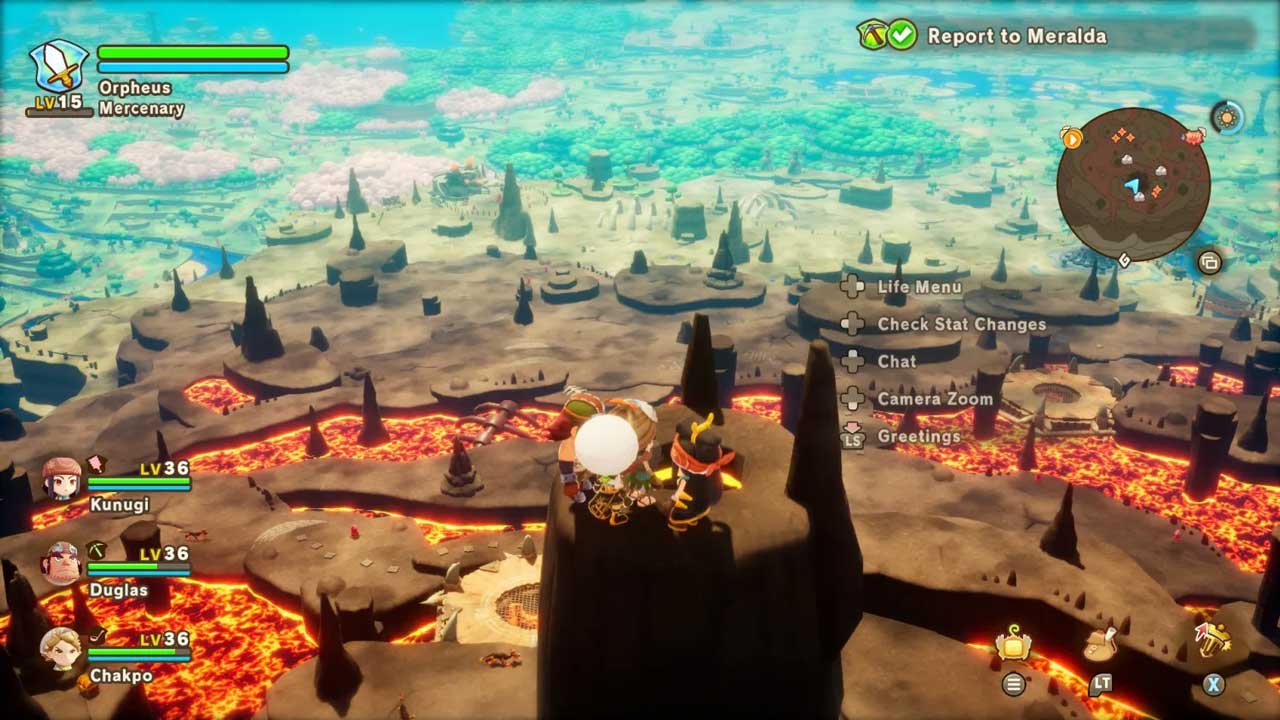
Task: Select party member Chakpo's portrait
Action: (x=61, y=648)
